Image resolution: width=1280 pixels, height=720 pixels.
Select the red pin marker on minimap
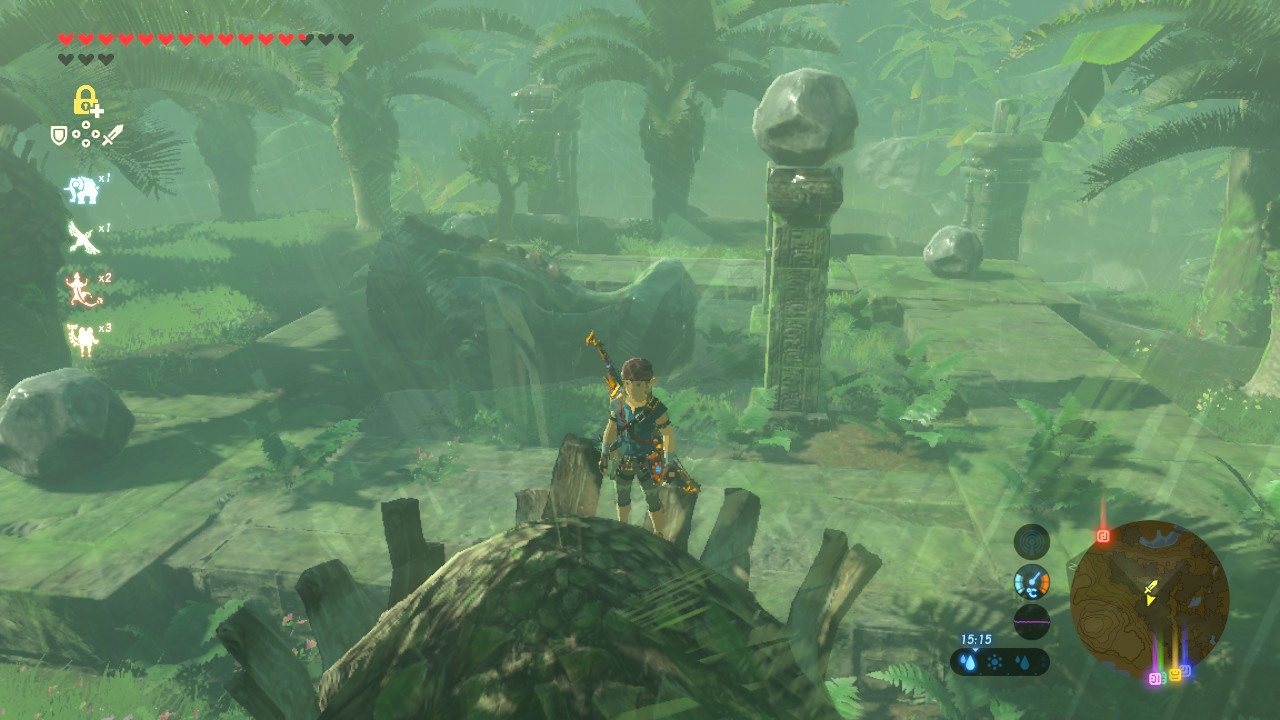(1103, 536)
